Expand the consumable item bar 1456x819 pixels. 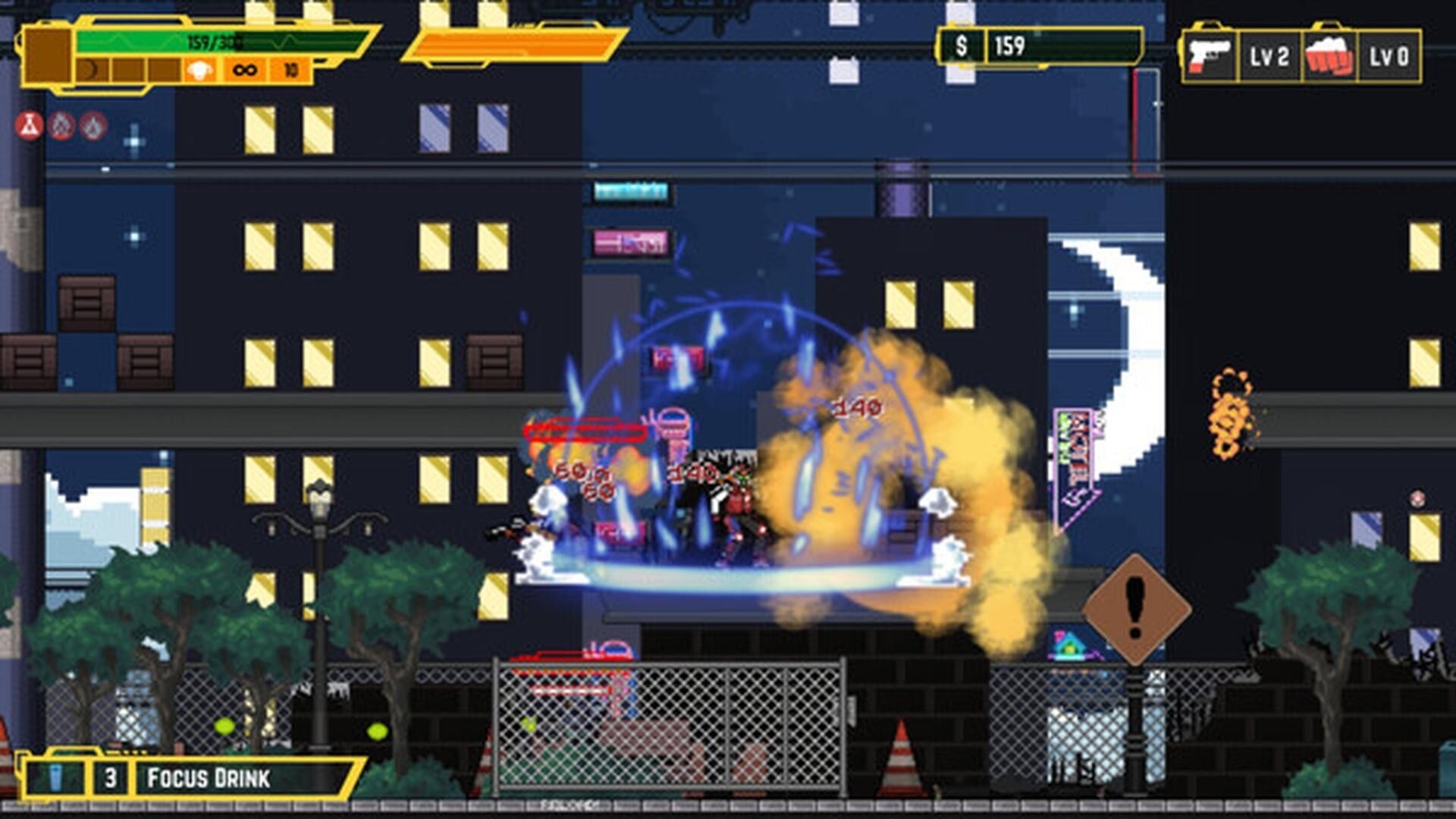[x=190, y=777]
